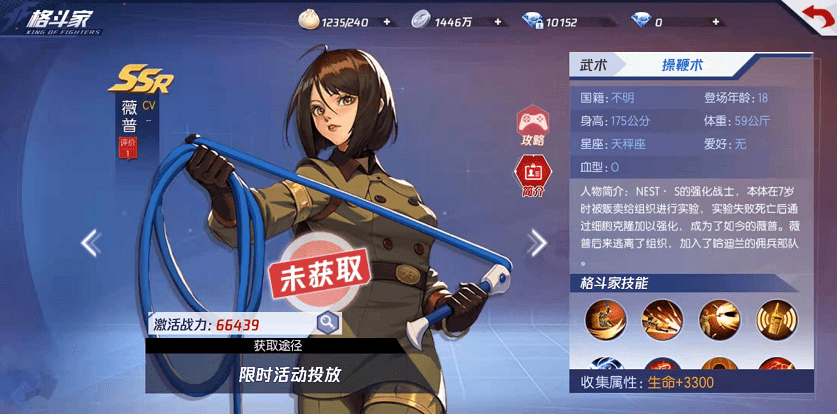
Task: Open the 限时活动投放 acquisition route
Action: tap(290, 375)
